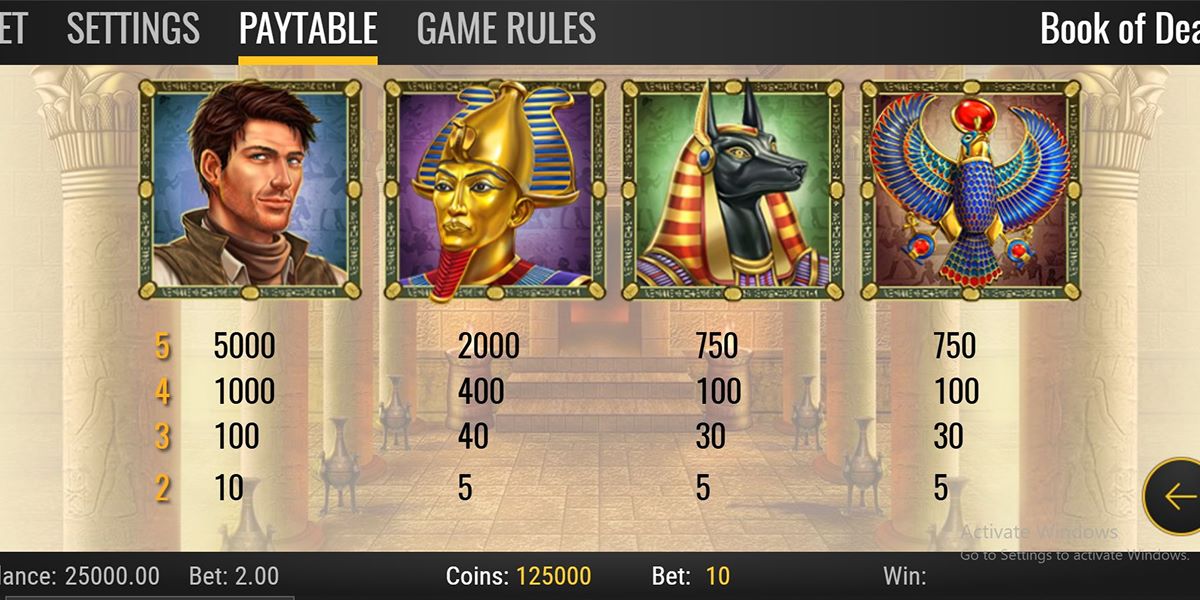
Task: Select the Paytable tab
Action: pyautogui.click(x=308, y=28)
